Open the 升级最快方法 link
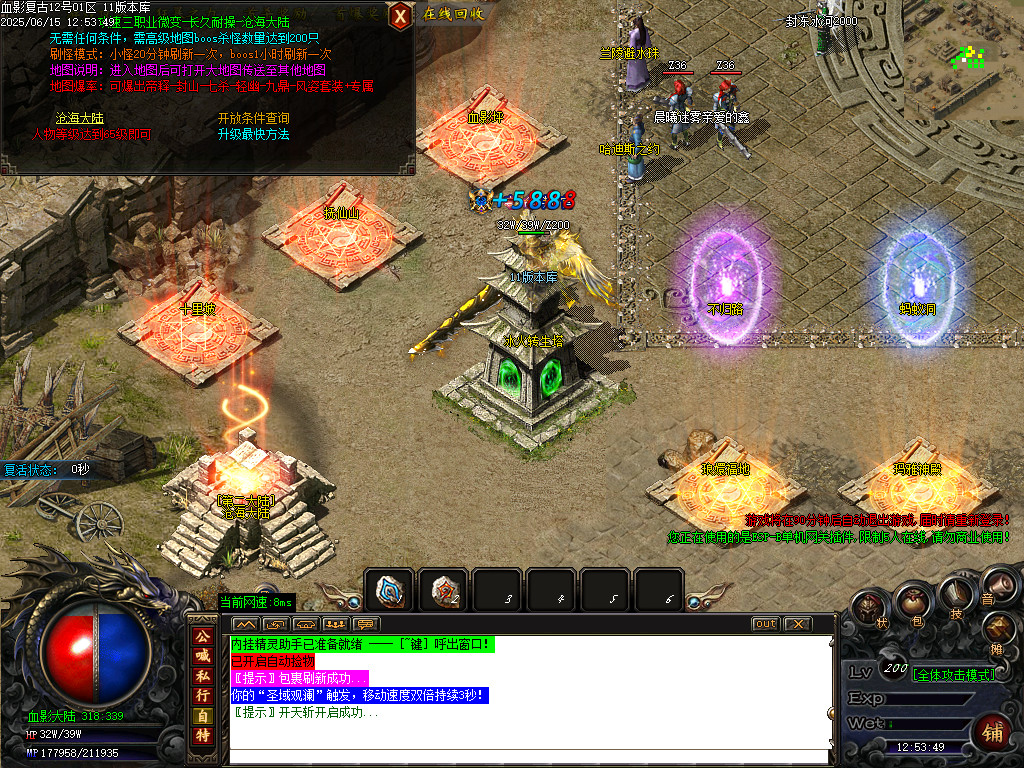This screenshot has width=1024, height=768. coord(254,134)
